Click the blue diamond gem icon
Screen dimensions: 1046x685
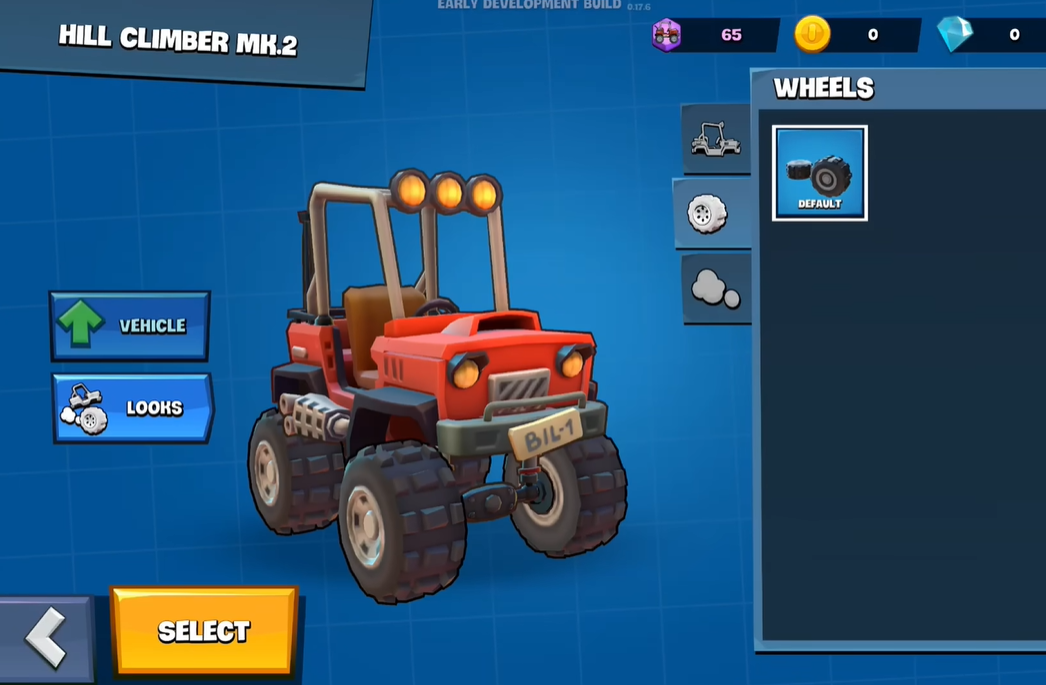point(955,34)
